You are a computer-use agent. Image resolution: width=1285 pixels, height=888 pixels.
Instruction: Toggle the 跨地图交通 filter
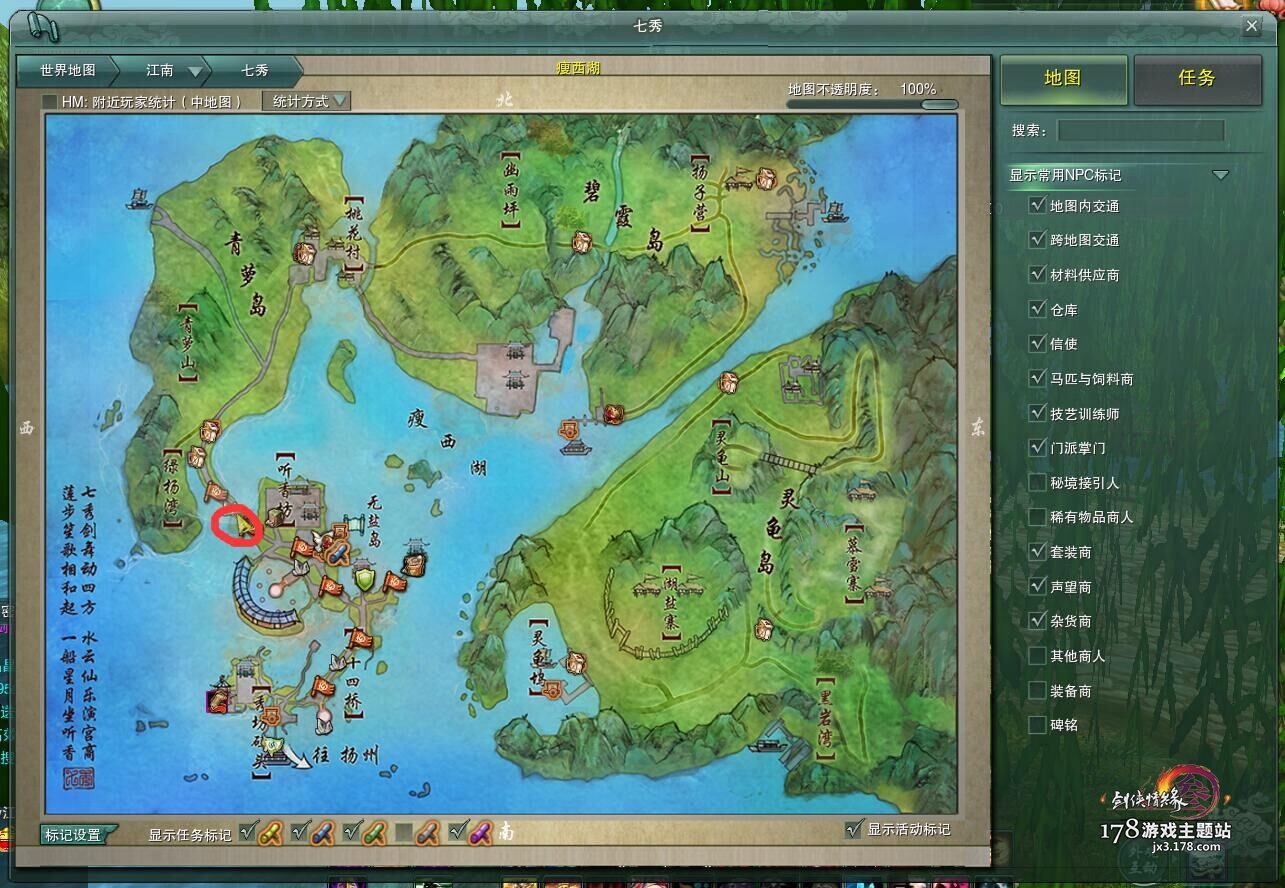click(1037, 240)
